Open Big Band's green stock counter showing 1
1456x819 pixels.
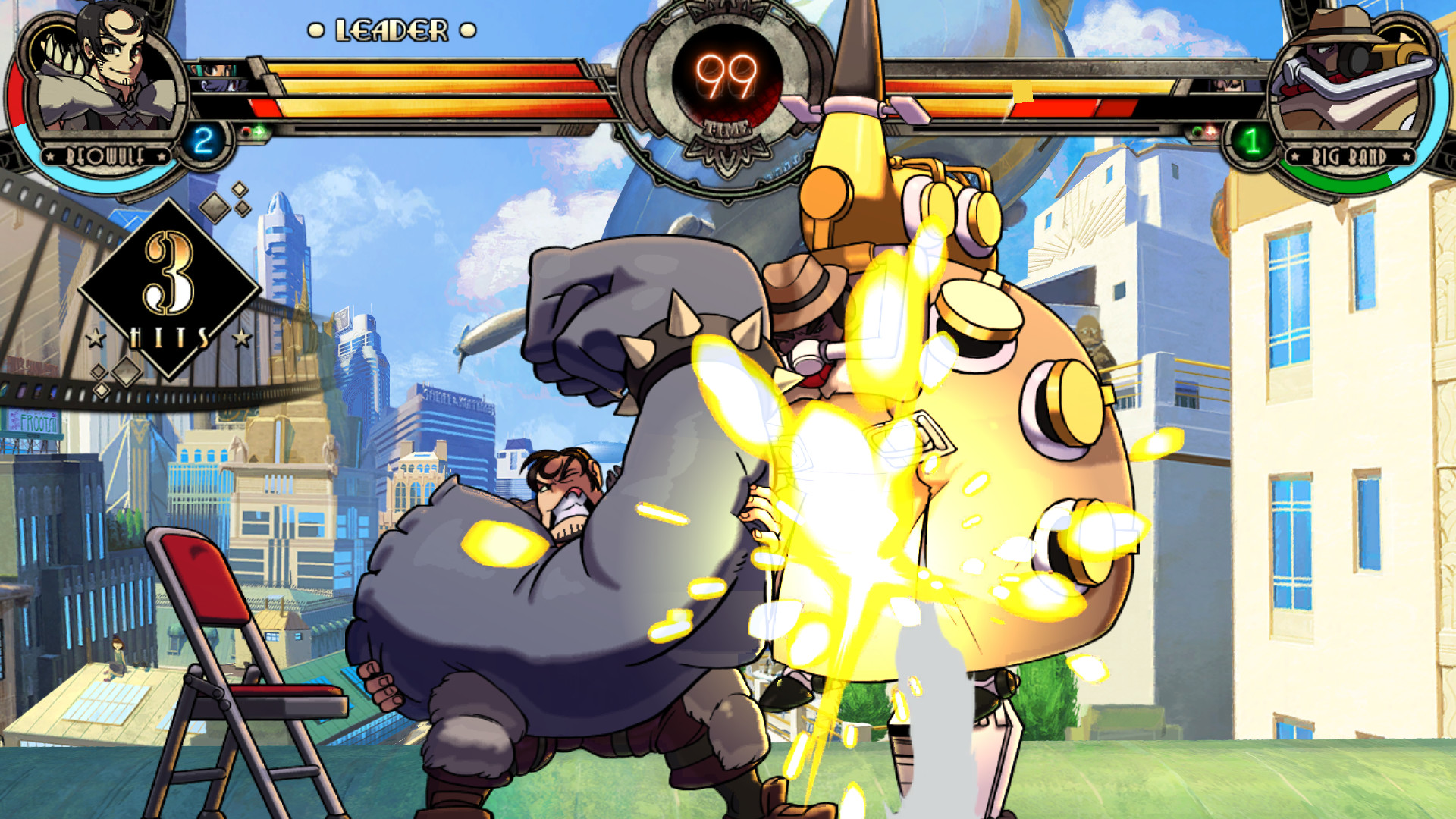pos(1252,141)
